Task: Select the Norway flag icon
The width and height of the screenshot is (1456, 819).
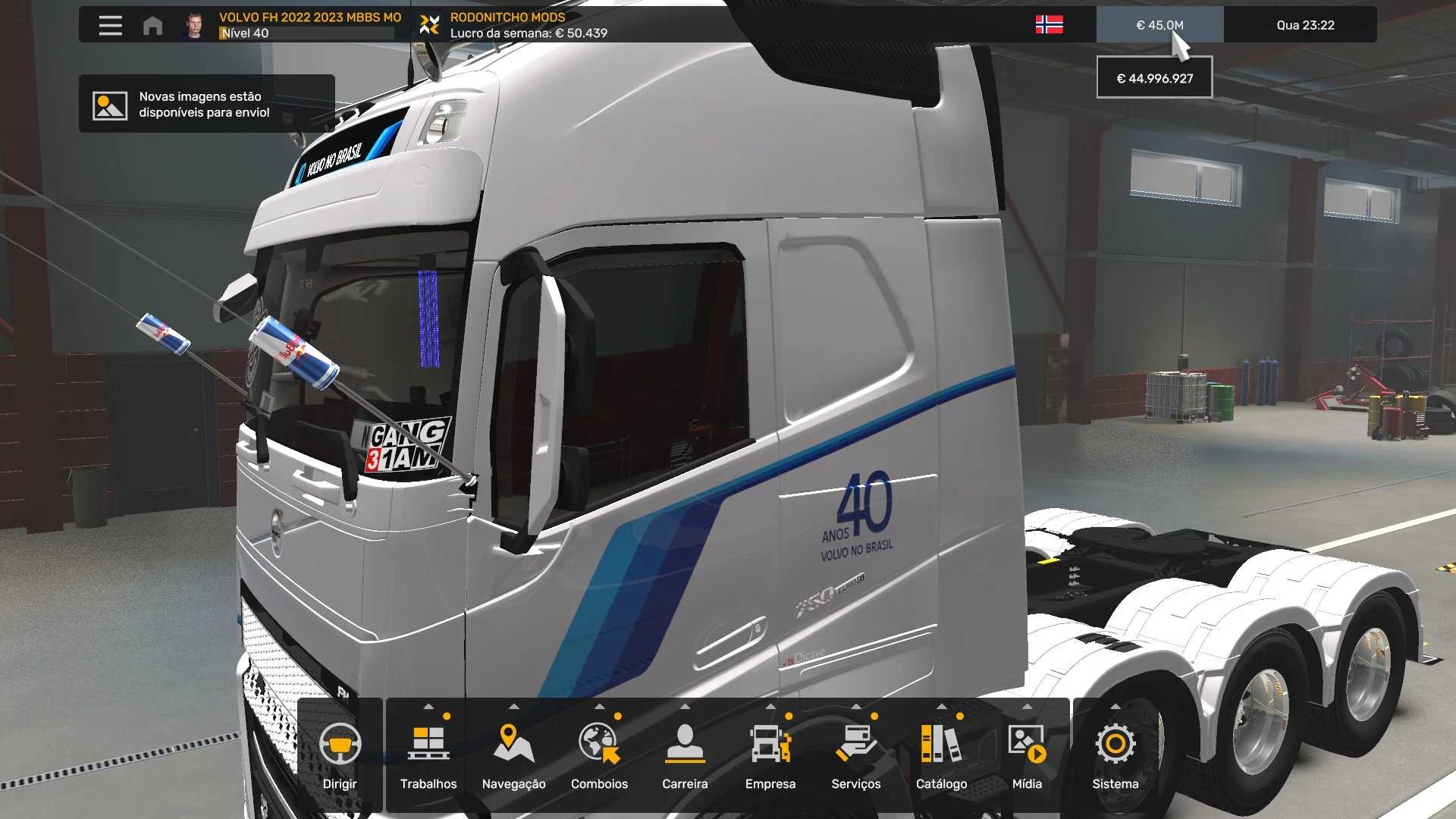Action: coord(1049,25)
